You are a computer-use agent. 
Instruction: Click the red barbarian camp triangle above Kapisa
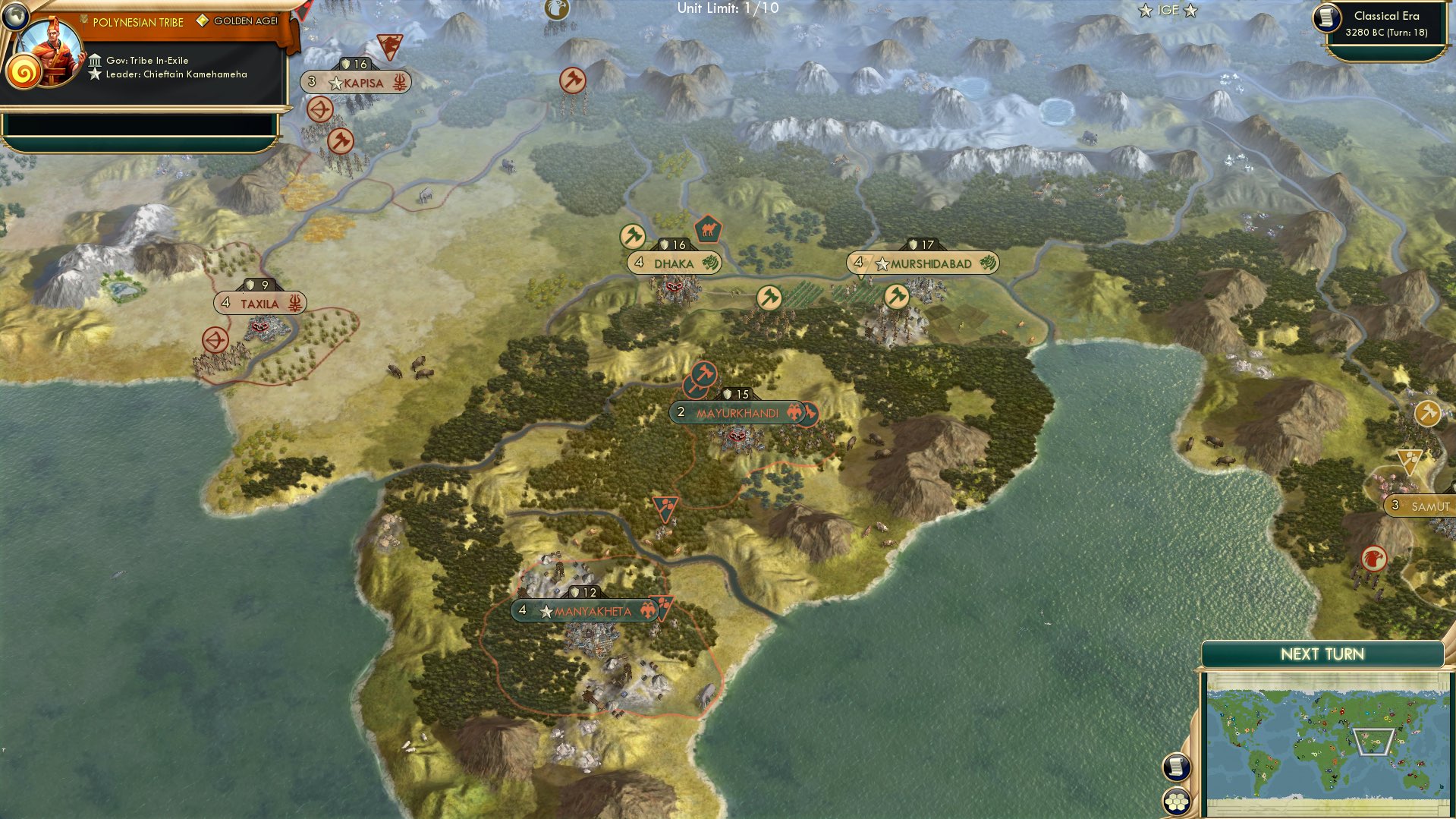(x=389, y=47)
